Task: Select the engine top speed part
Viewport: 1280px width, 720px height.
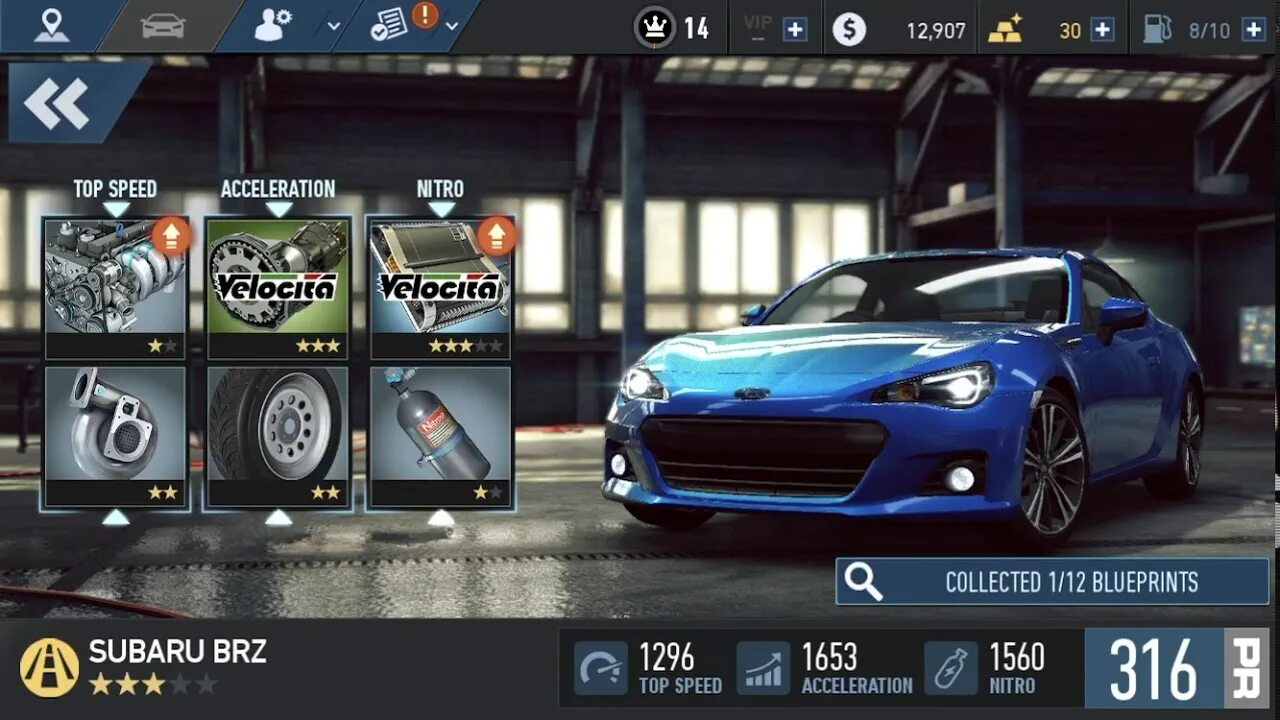Action: 116,287
